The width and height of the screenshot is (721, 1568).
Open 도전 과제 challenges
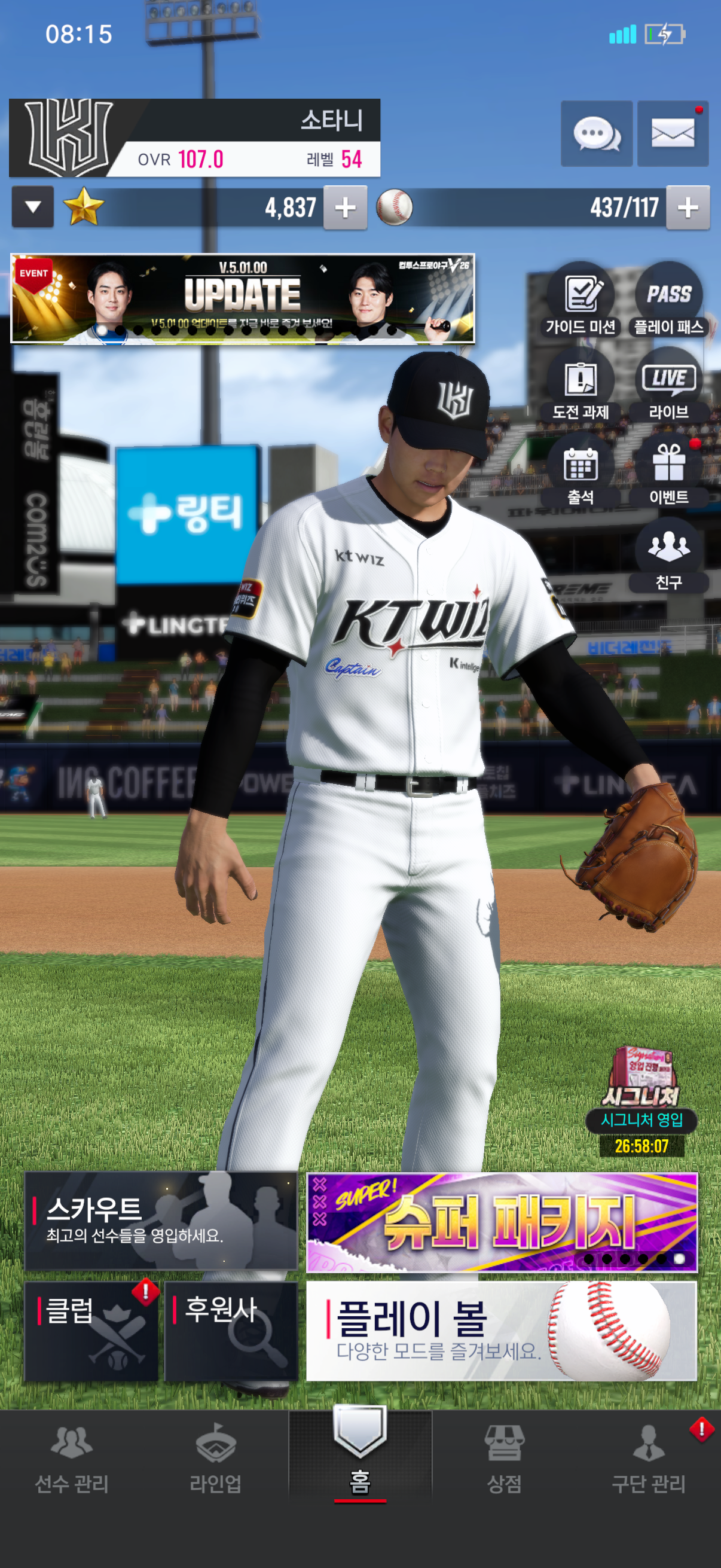click(581, 385)
